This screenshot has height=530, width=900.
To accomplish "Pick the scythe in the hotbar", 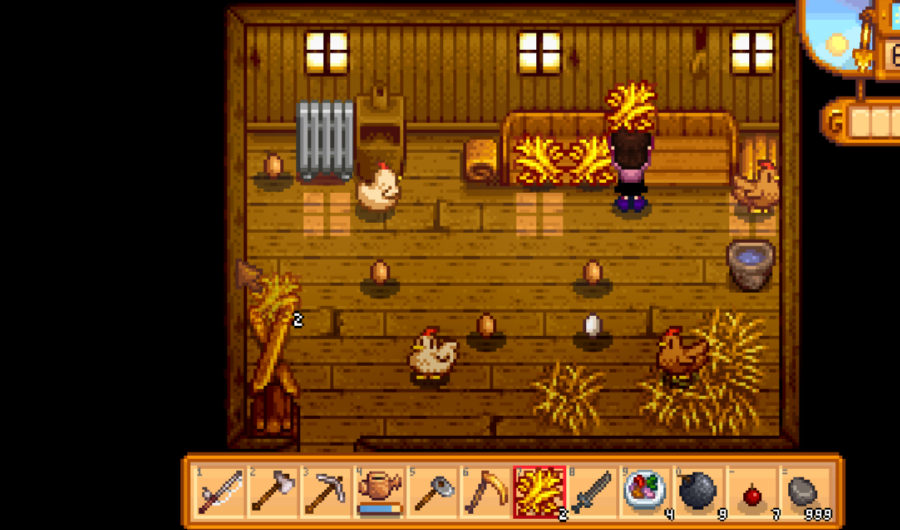I will (485, 492).
